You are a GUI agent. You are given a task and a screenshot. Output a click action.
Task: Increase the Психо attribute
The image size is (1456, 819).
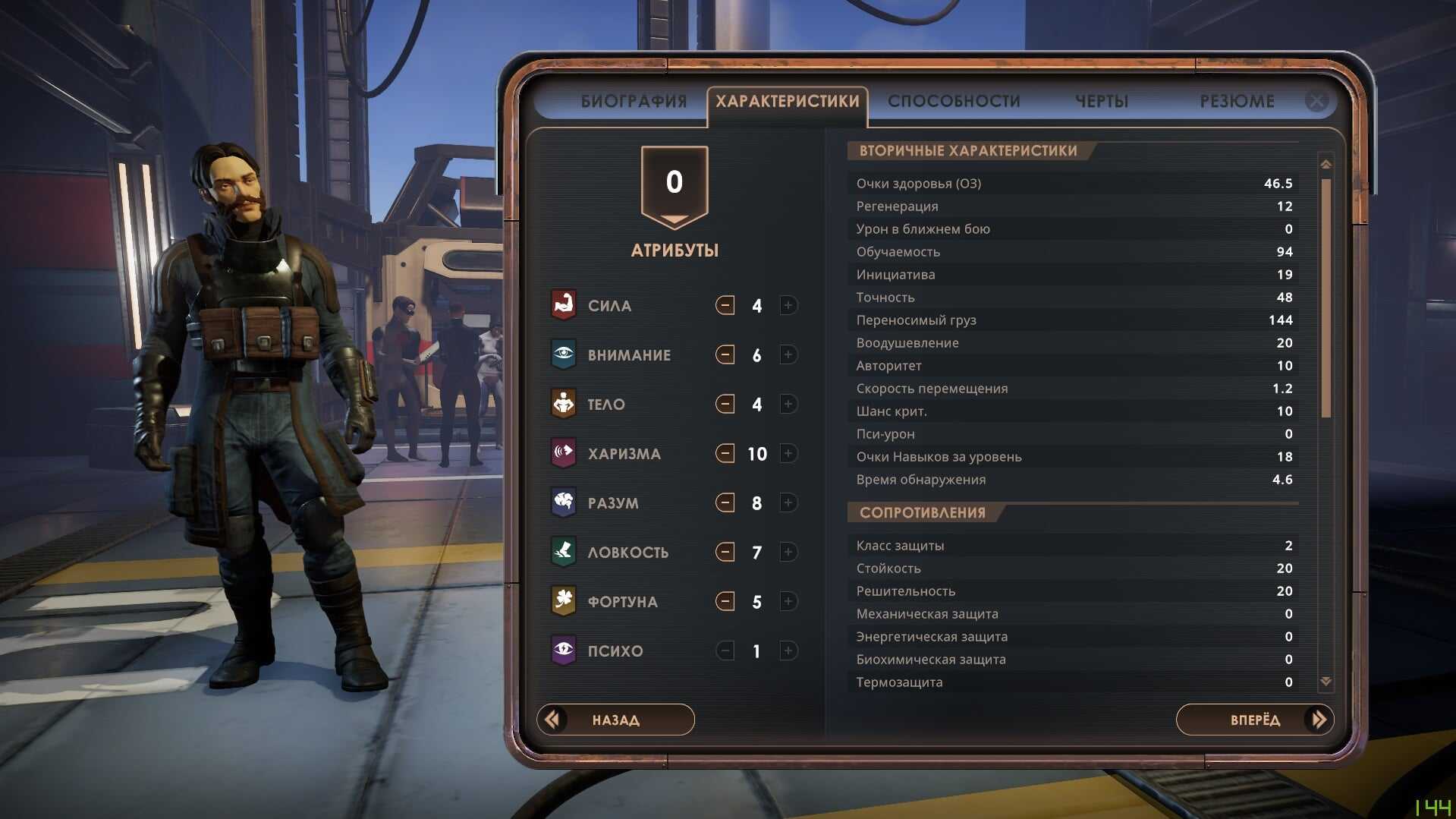point(788,650)
